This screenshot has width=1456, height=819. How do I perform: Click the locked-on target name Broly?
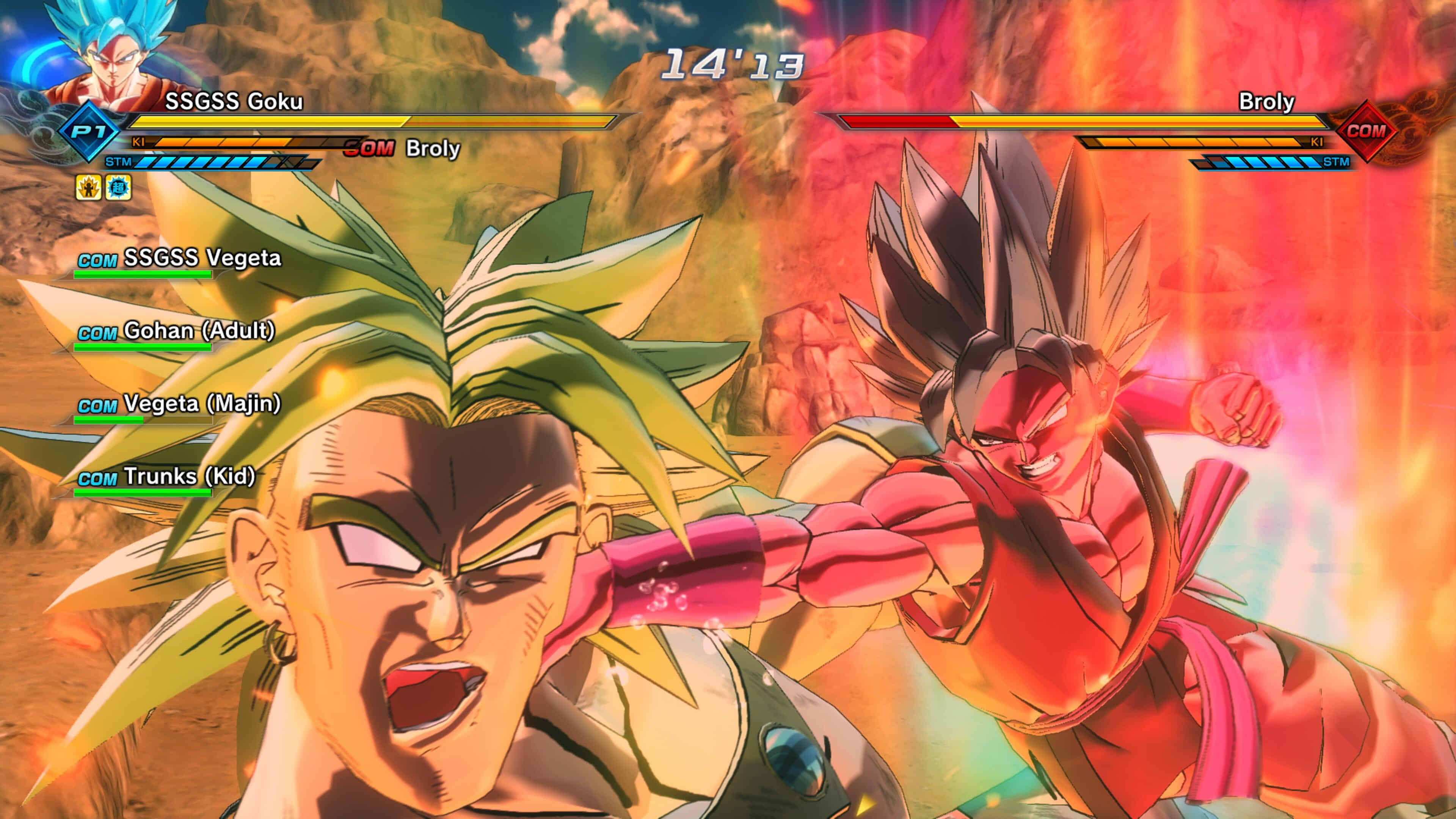pos(432,149)
